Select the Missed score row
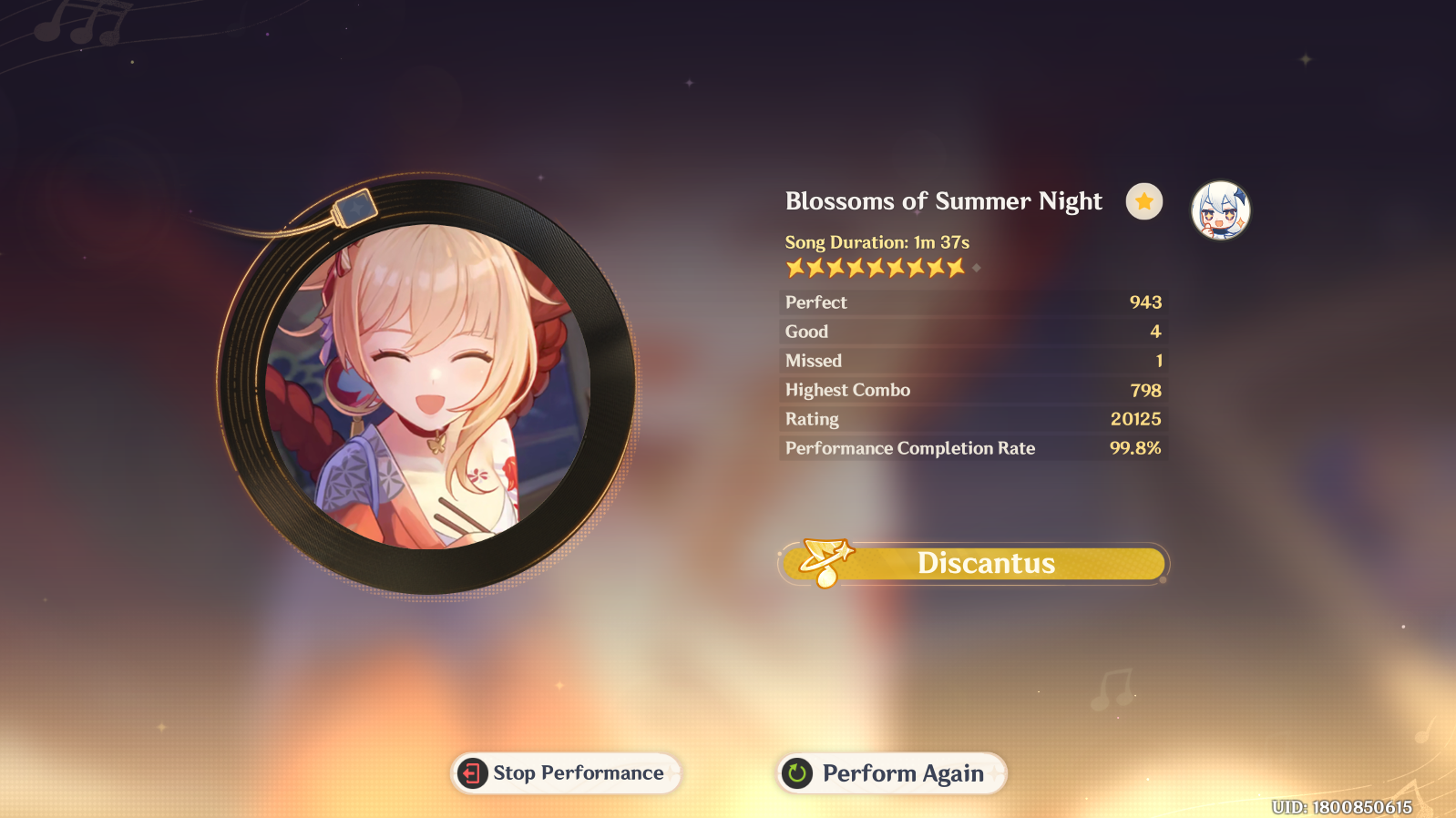 tap(971, 360)
